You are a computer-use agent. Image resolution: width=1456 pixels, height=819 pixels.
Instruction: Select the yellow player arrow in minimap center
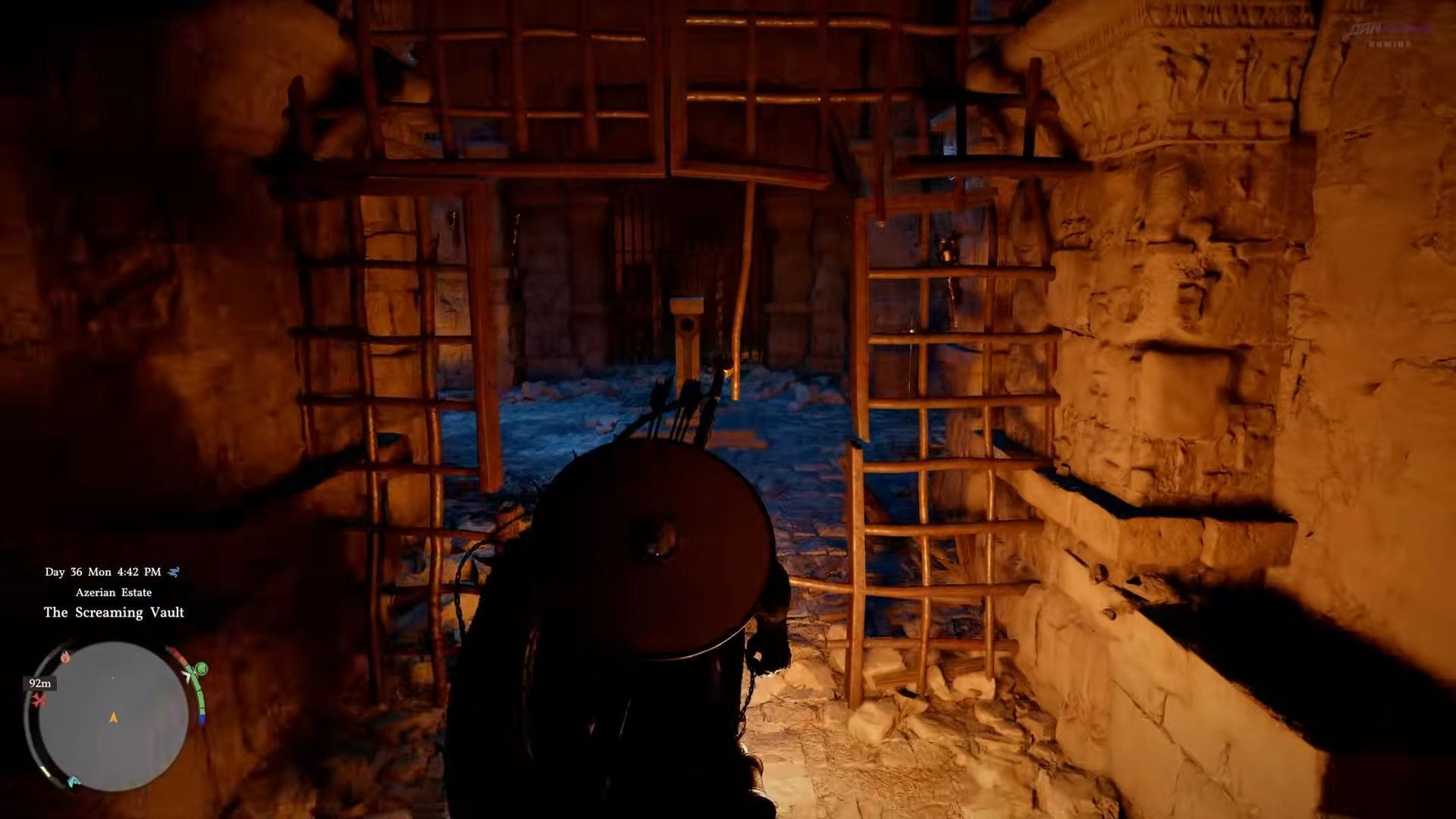tap(113, 716)
